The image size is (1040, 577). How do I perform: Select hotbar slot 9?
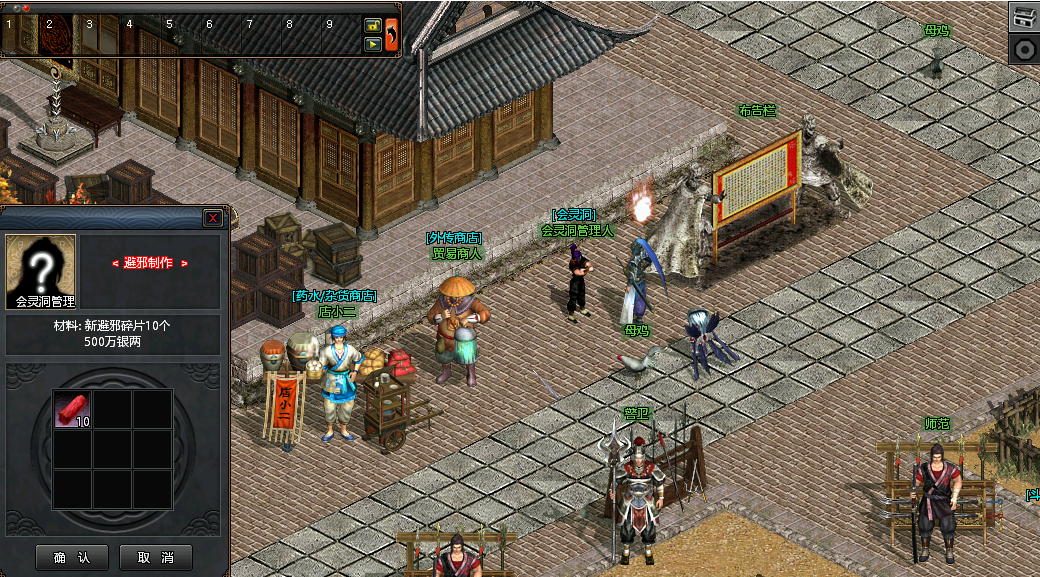click(x=339, y=35)
